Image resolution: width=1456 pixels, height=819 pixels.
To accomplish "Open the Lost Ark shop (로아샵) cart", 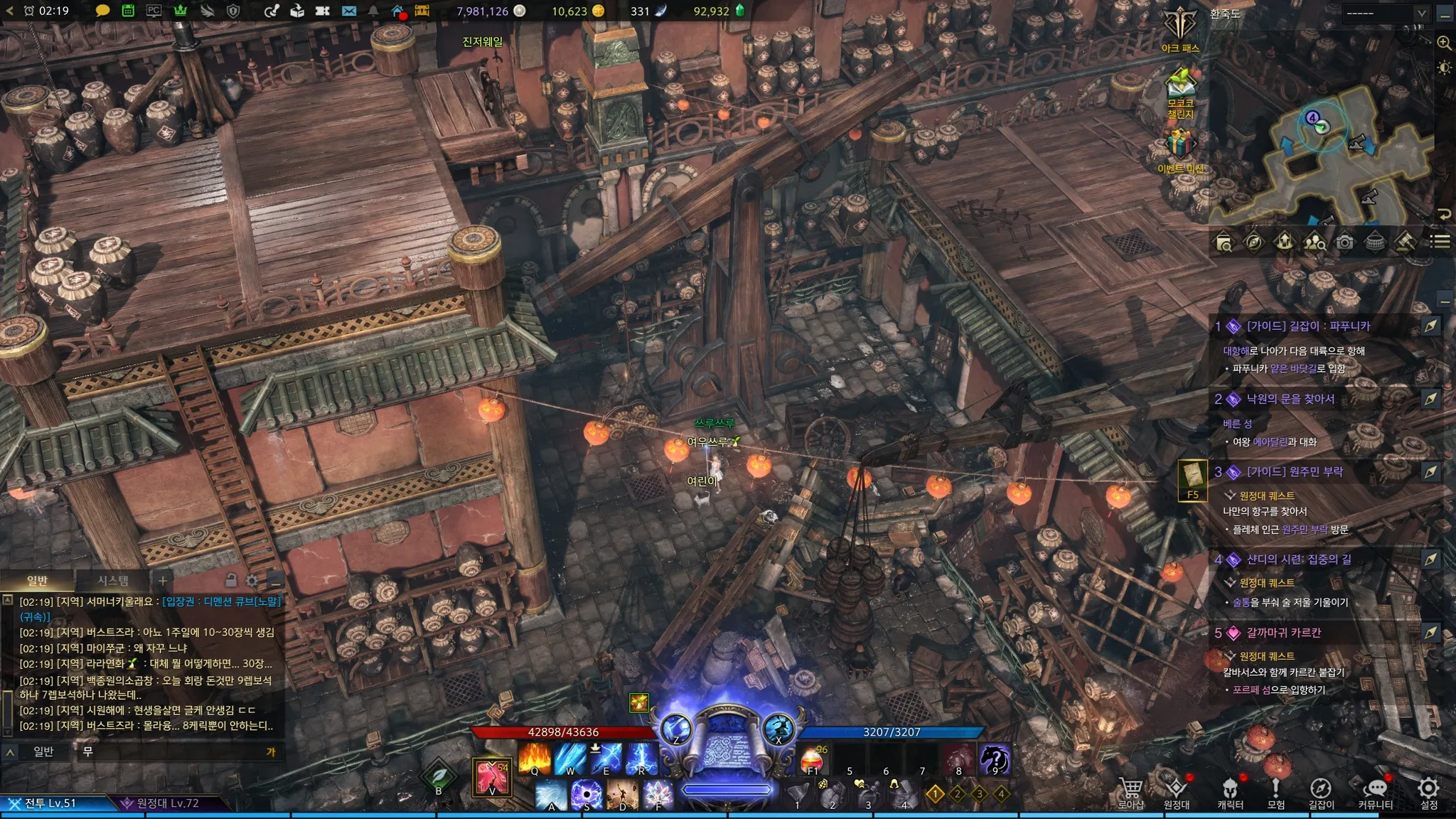I will click(x=1130, y=791).
